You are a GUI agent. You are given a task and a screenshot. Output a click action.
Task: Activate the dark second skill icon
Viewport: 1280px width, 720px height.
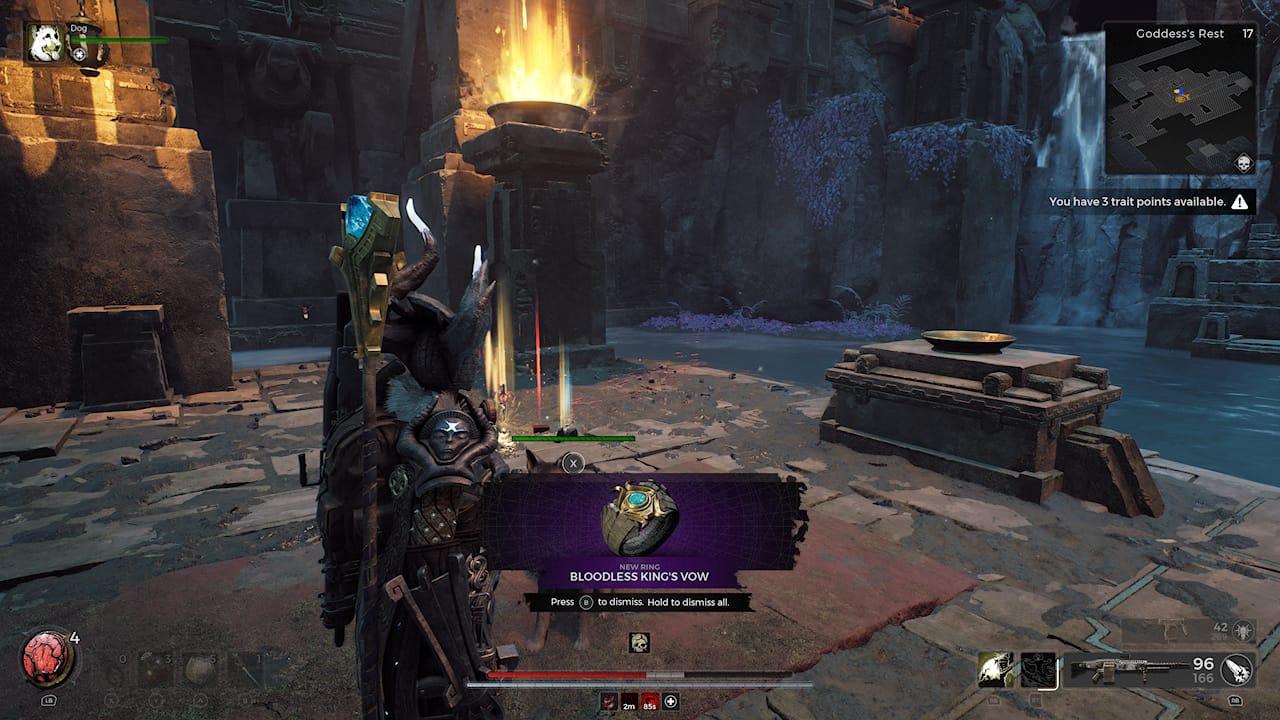(1038, 670)
